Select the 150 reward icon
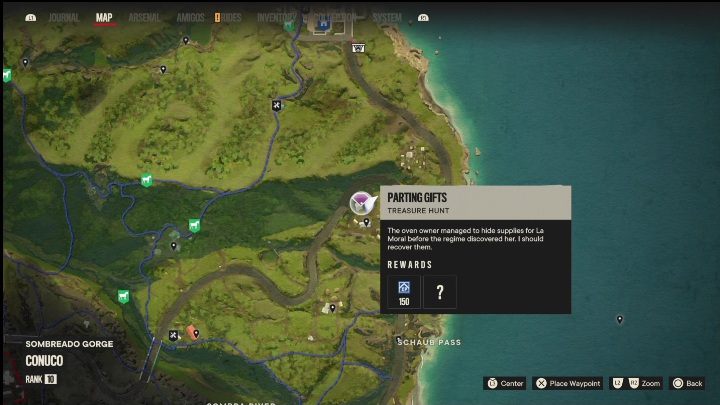This screenshot has height=405, width=720. pos(404,292)
